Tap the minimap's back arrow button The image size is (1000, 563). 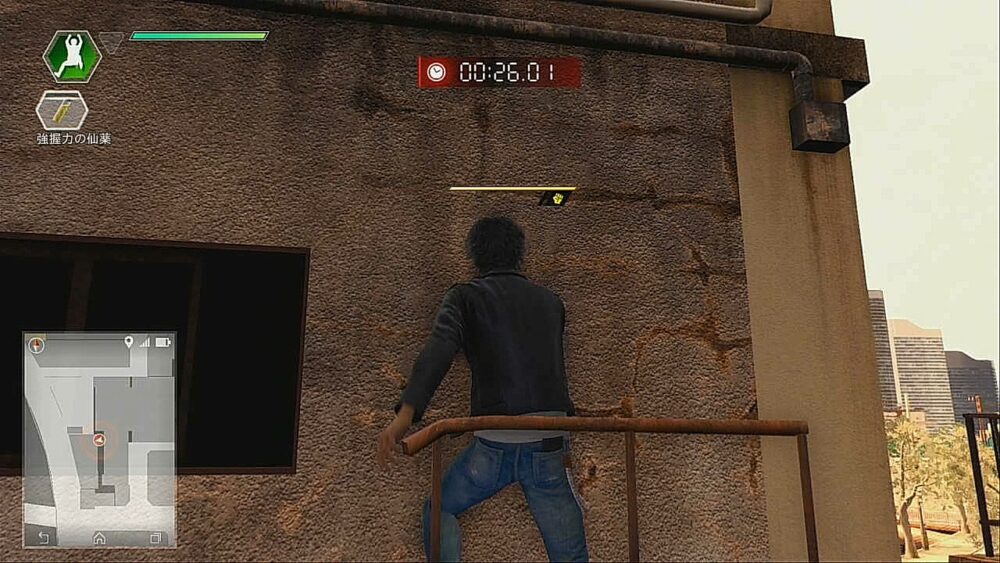tap(43, 538)
